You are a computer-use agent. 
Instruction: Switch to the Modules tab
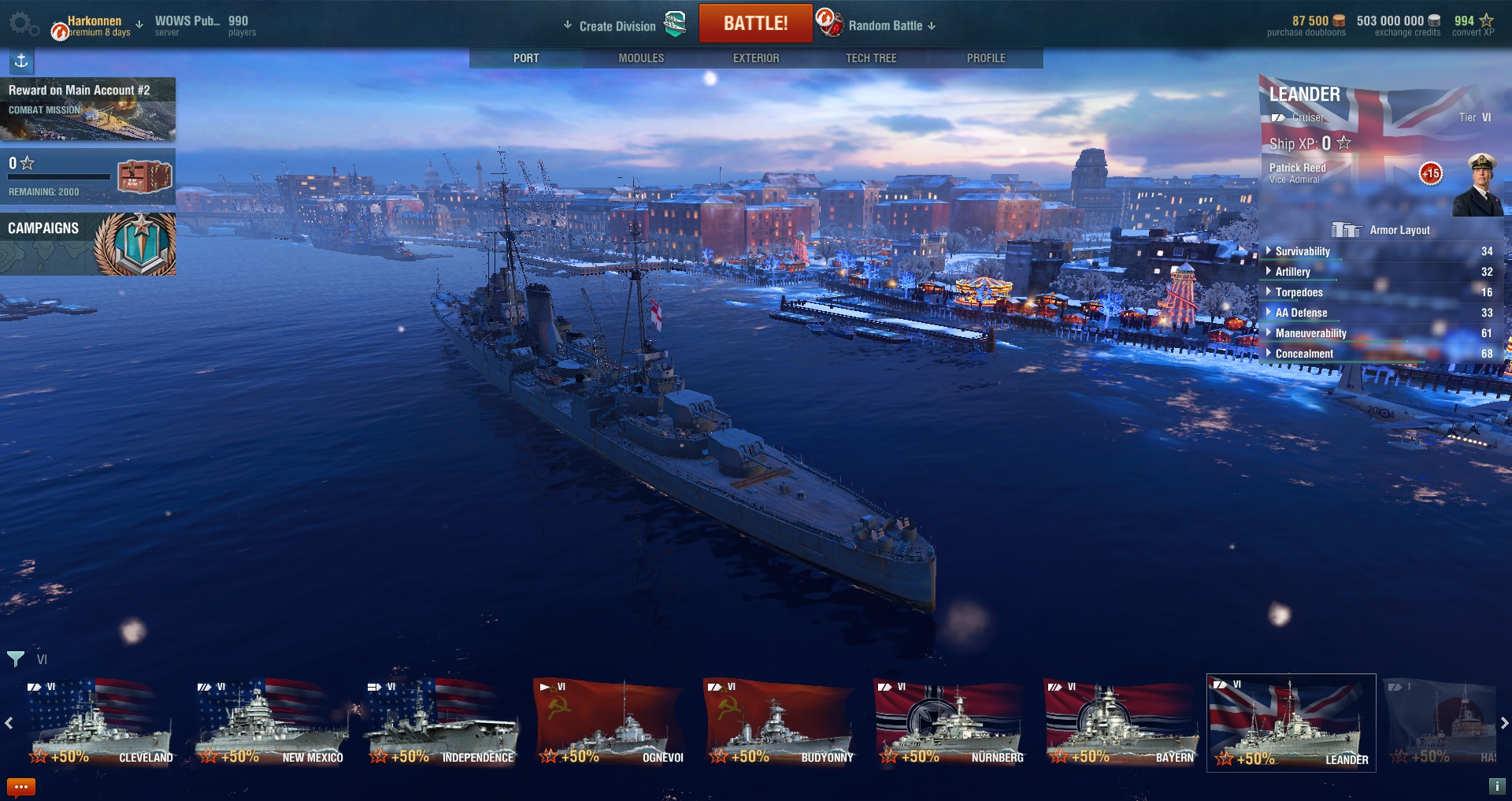coord(641,58)
